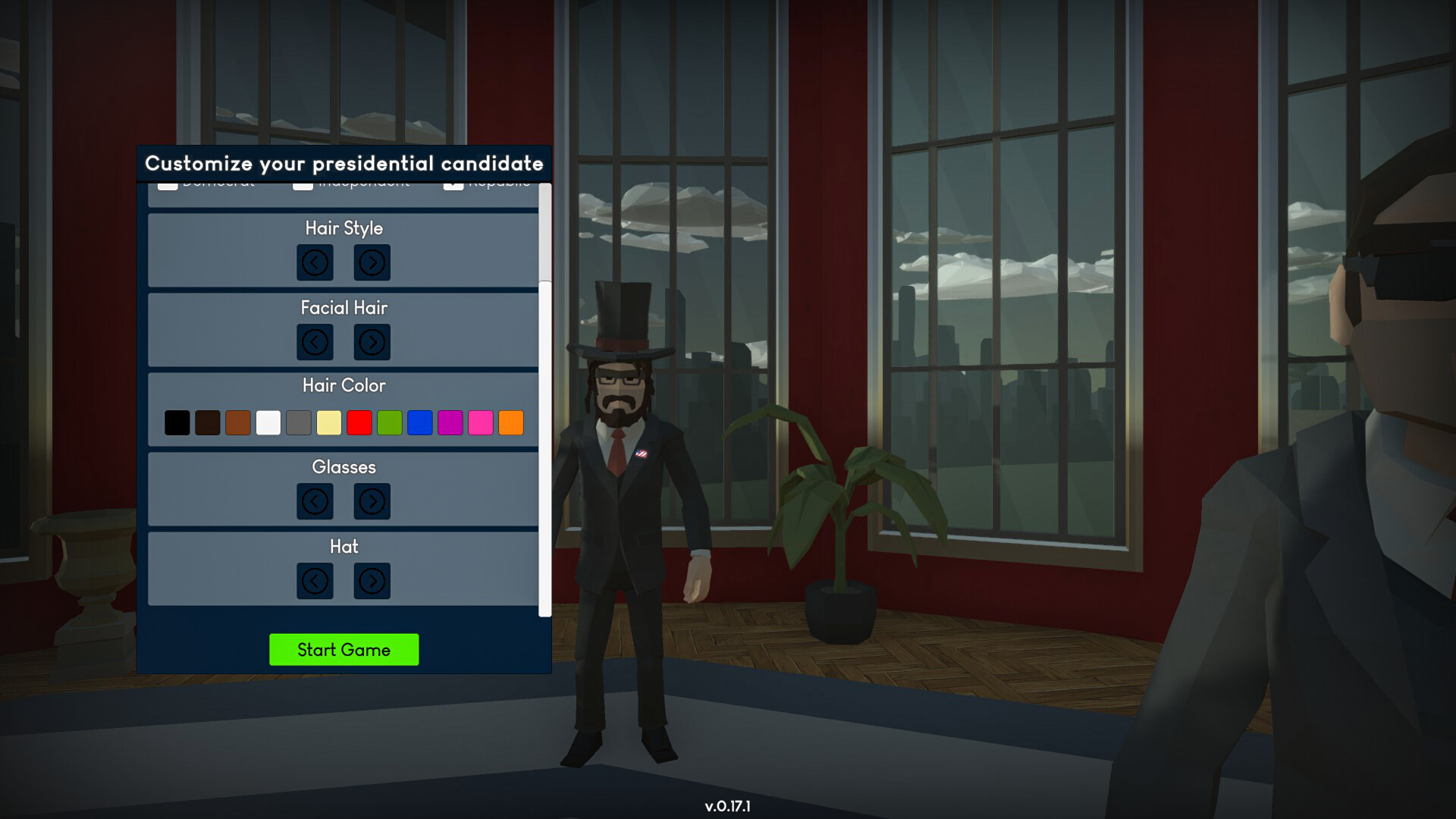
Task: Cycle forward through Glasses styles
Action: point(372,501)
